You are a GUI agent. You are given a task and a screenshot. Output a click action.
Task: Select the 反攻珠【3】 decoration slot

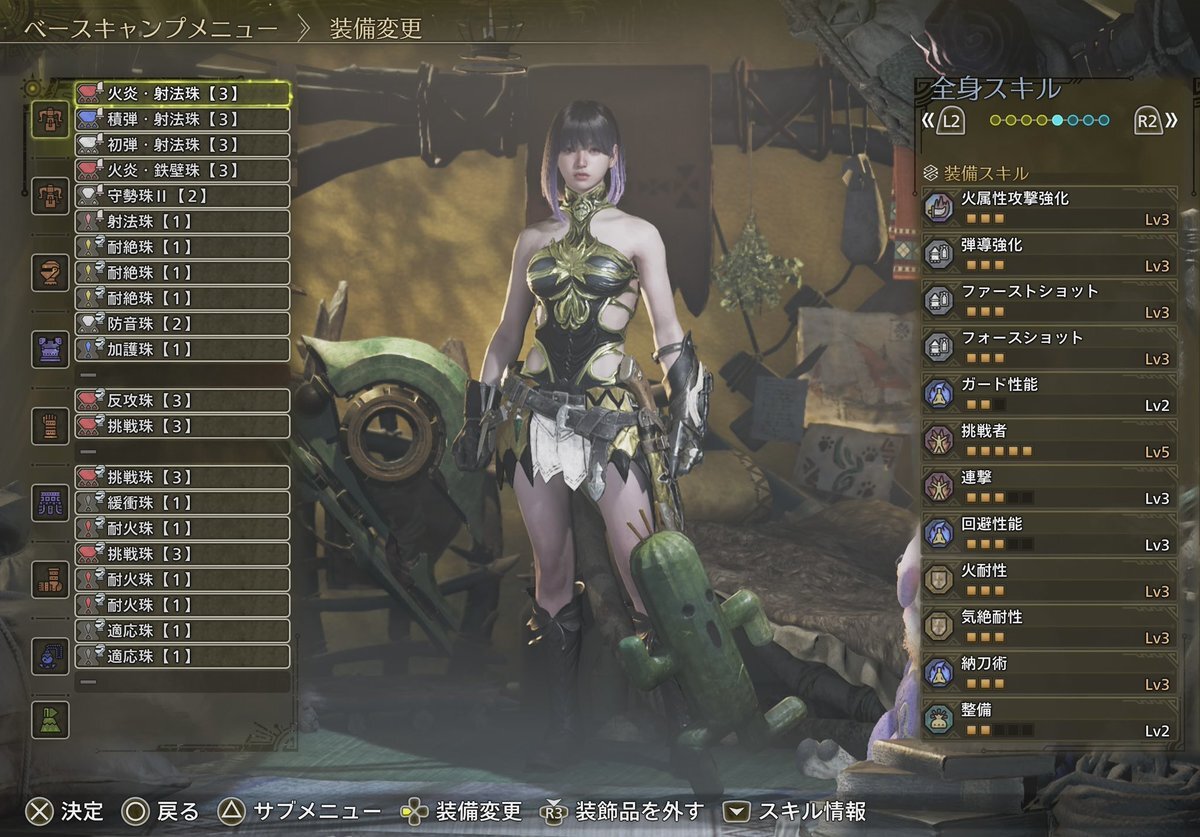point(182,401)
